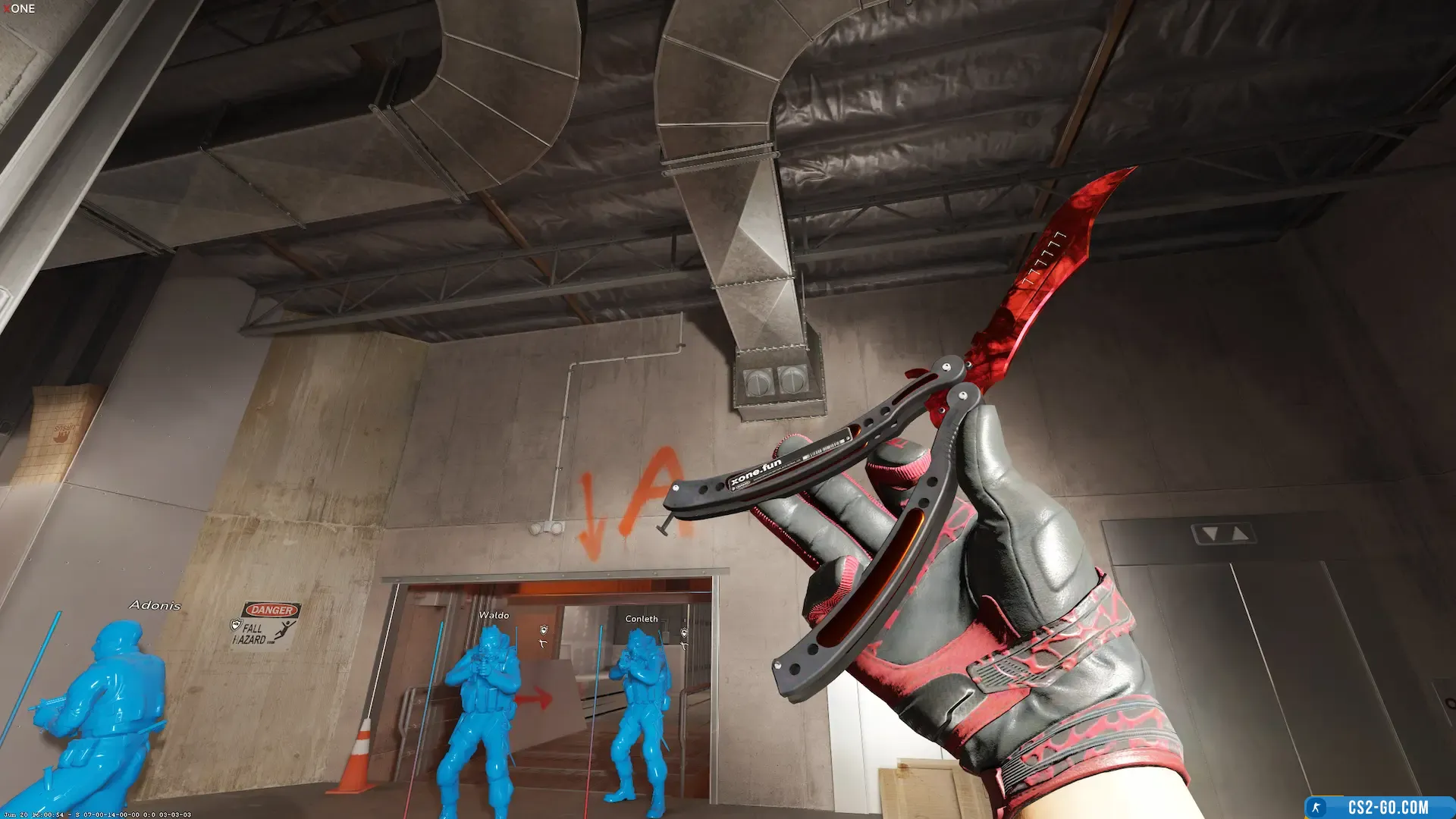Click the XONE logo watermark

coord(19,8)
